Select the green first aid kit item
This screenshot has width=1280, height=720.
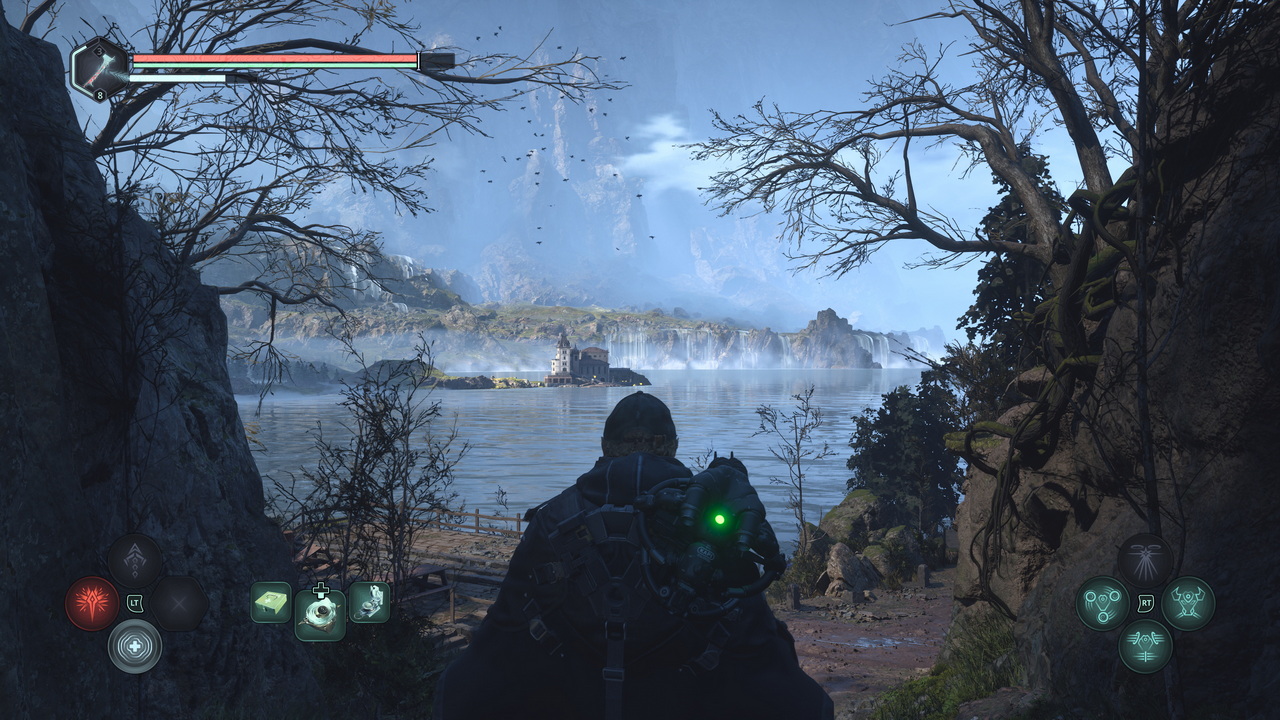click(x=271, y=602)
